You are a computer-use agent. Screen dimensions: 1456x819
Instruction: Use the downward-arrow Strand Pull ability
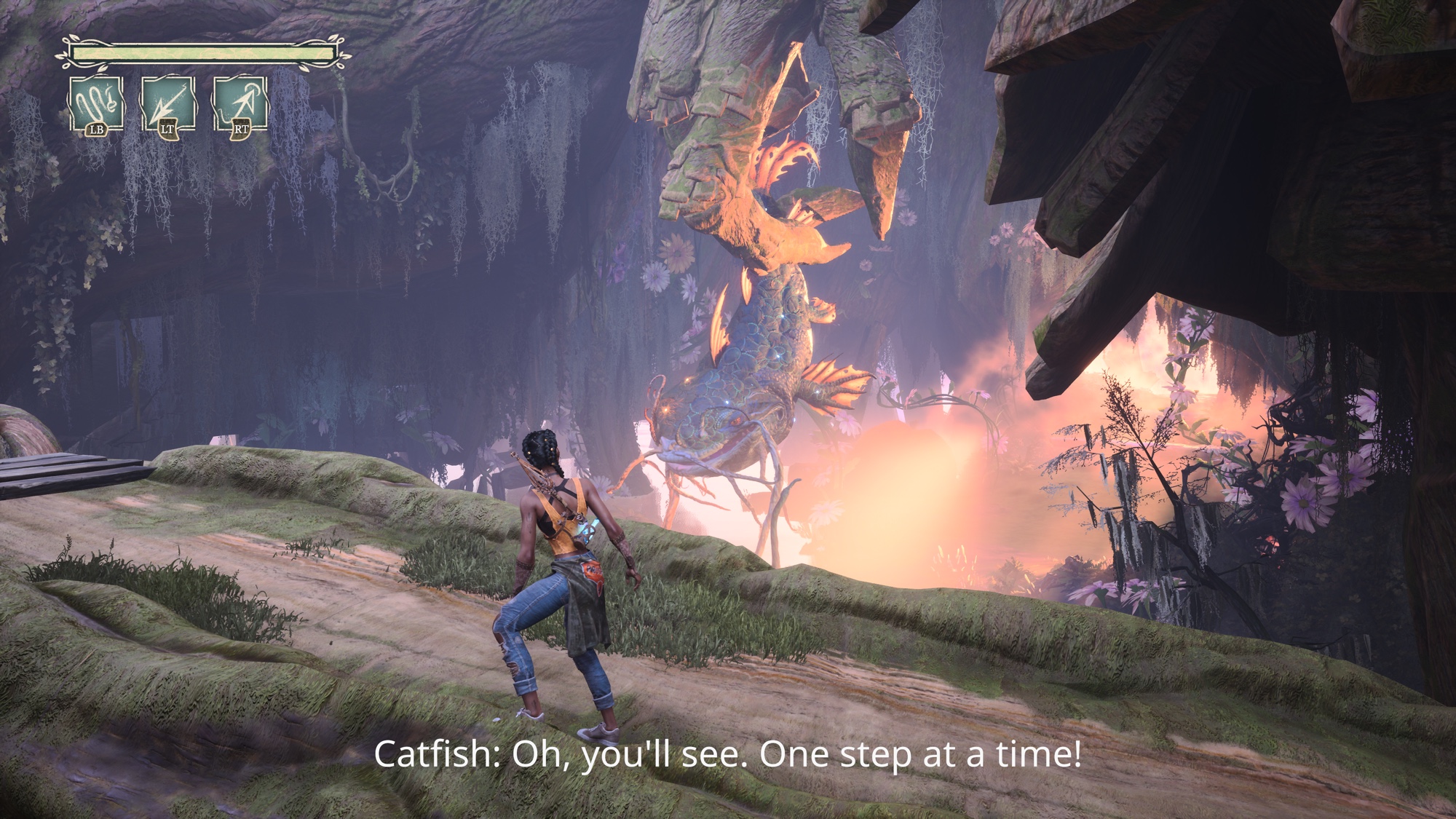[x=167, y=104]
